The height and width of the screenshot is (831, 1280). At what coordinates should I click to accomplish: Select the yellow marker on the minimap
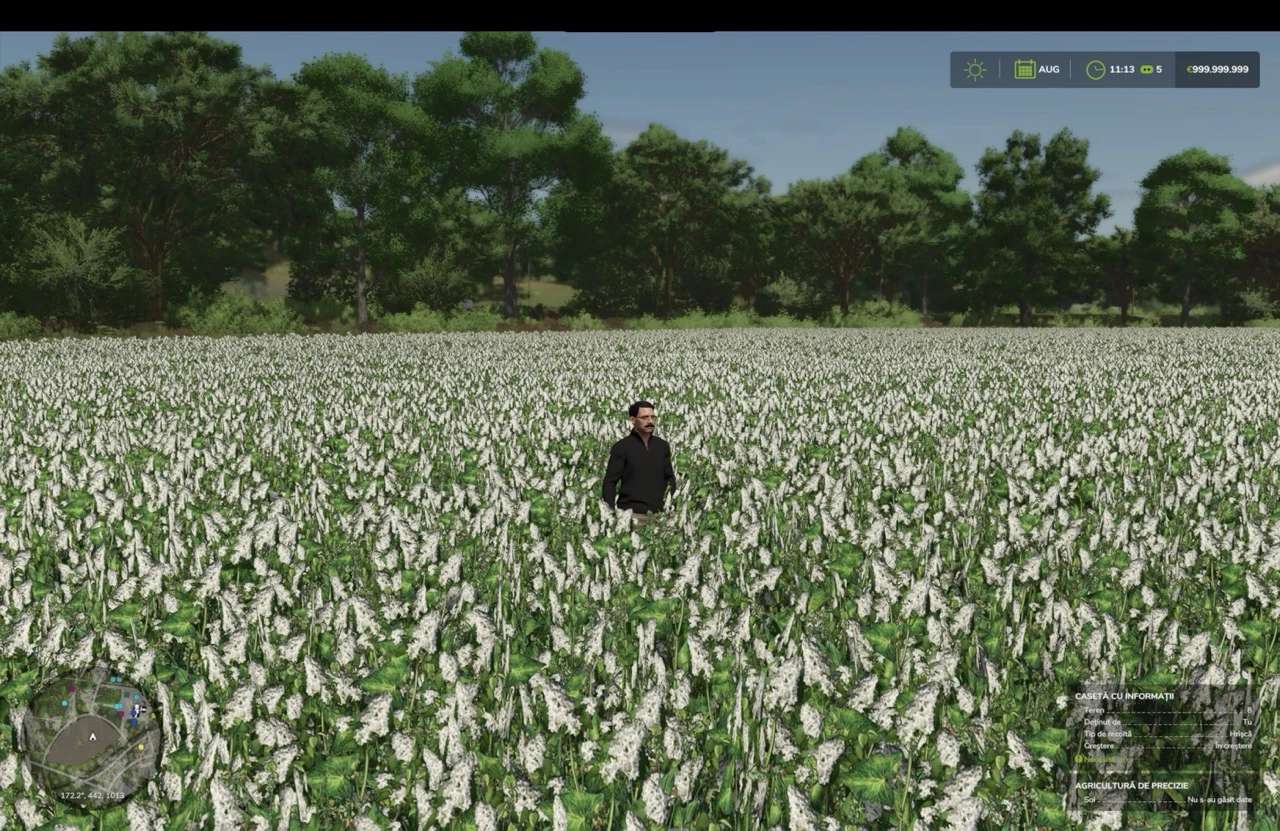click(141, 747)
